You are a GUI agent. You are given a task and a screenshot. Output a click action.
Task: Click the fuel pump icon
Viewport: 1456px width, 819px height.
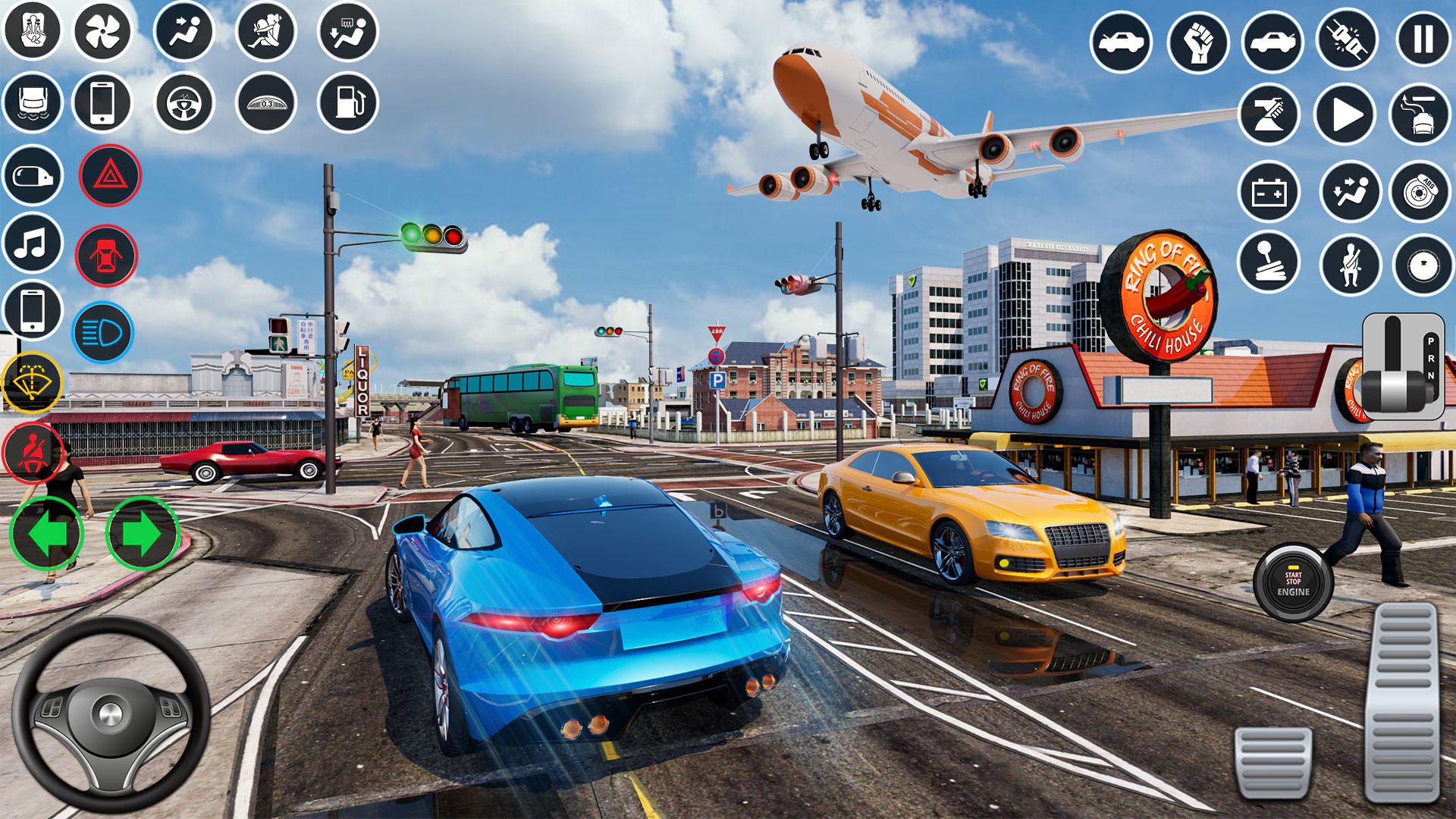click(x=347, y=102)
